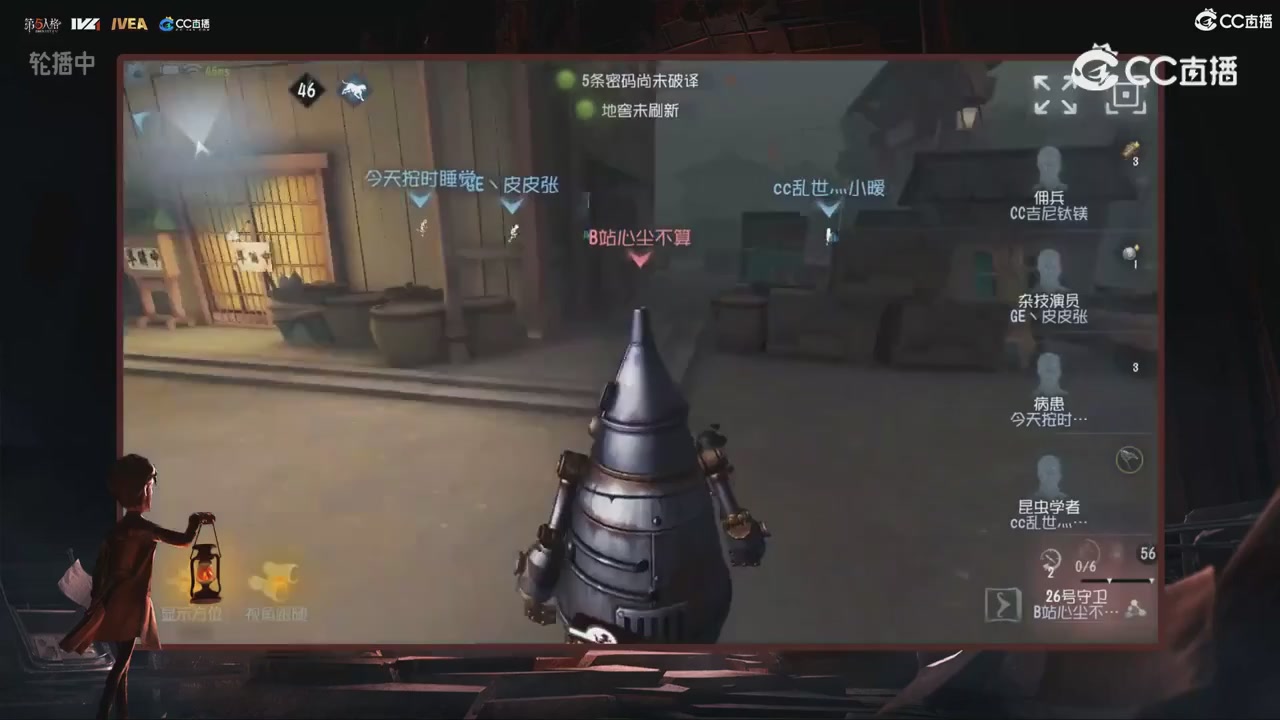This screenshot has height=720, width=1280.
Task: Click the slingshot icon beside 昆虫学者
Action: pos(1128,461)
